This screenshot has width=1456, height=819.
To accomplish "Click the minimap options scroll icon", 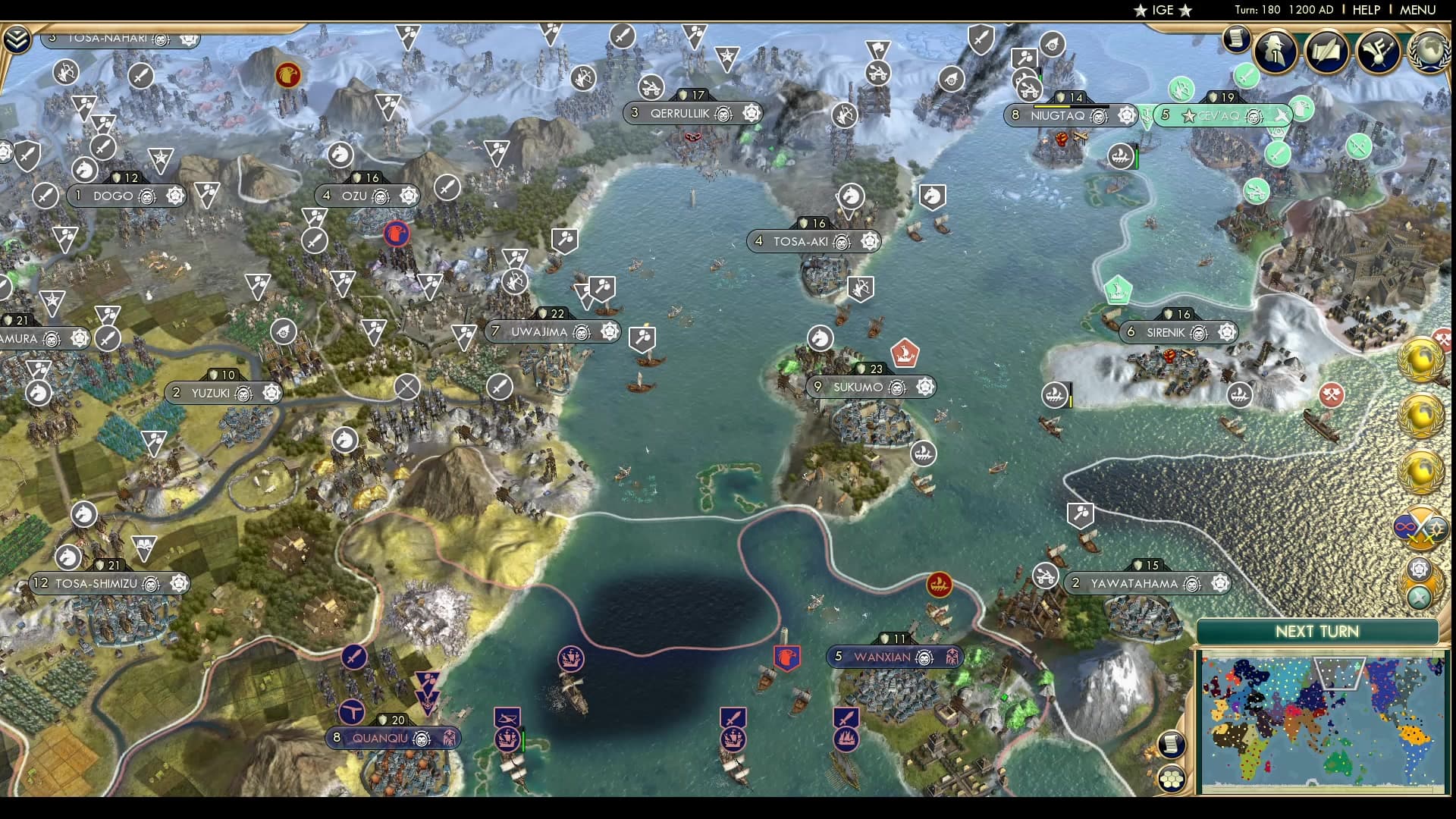I will [x=1171, y=744].
